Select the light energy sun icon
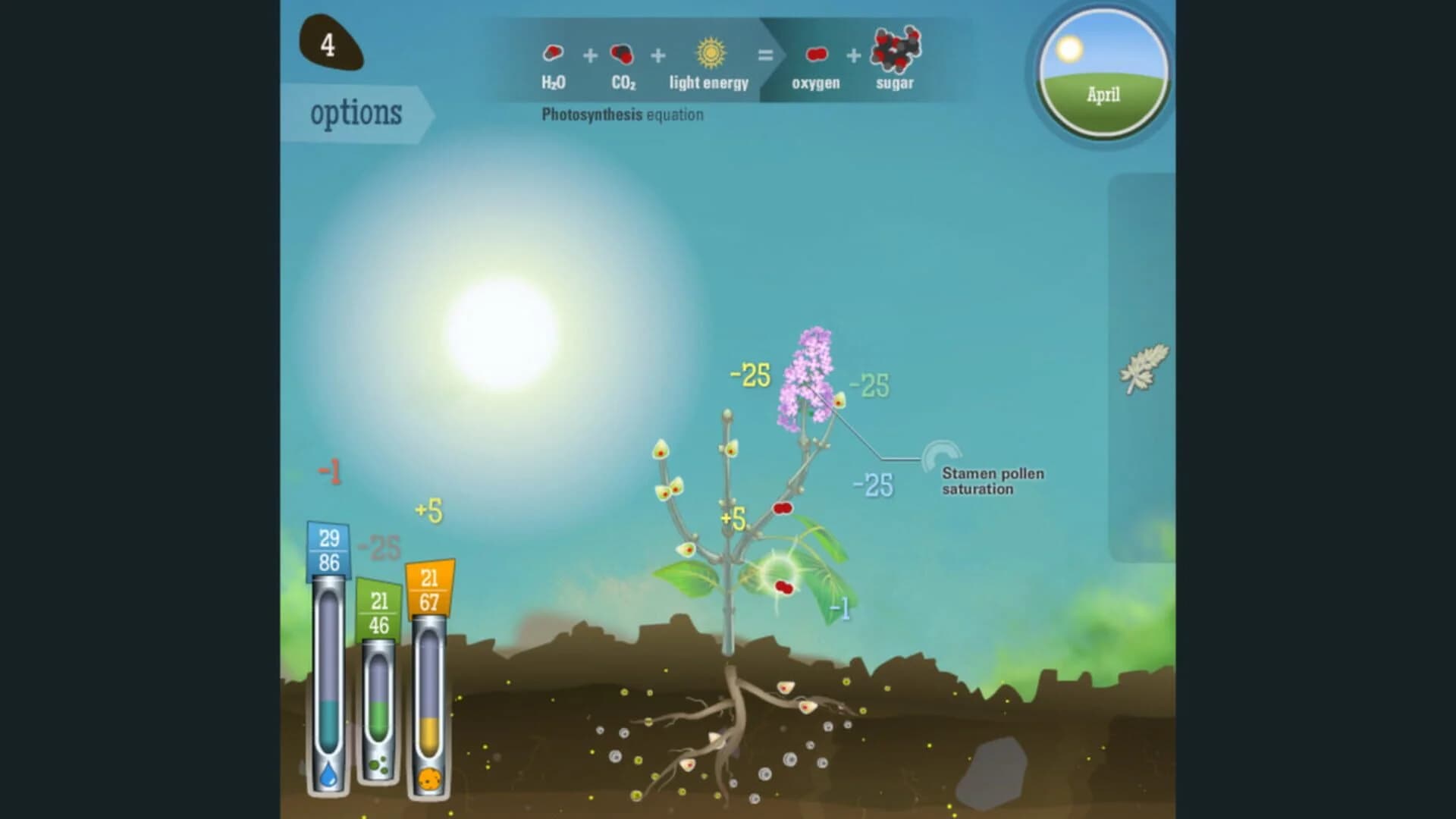Viewport: 1456px width, 819px height. (708, 52)
